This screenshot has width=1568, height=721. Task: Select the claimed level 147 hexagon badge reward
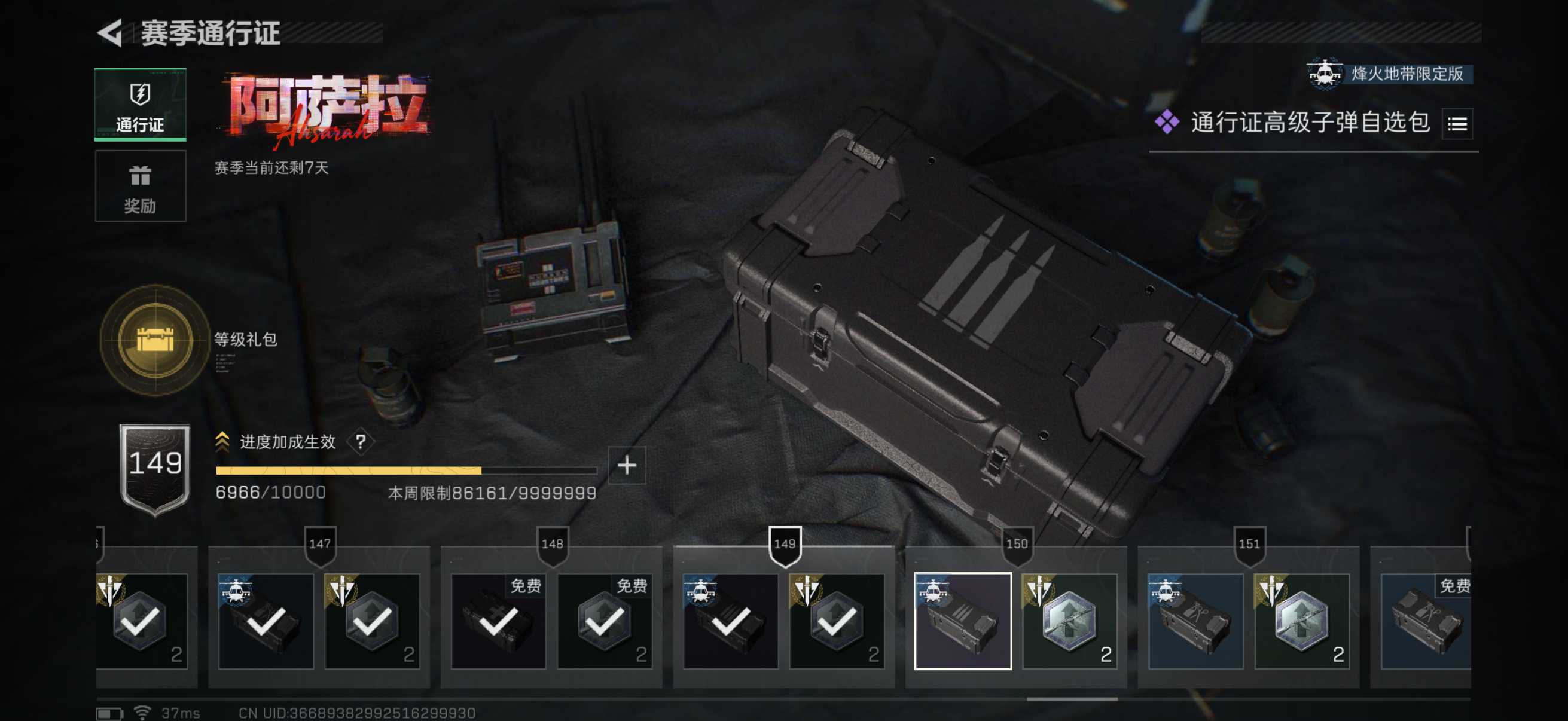(372, 621)
